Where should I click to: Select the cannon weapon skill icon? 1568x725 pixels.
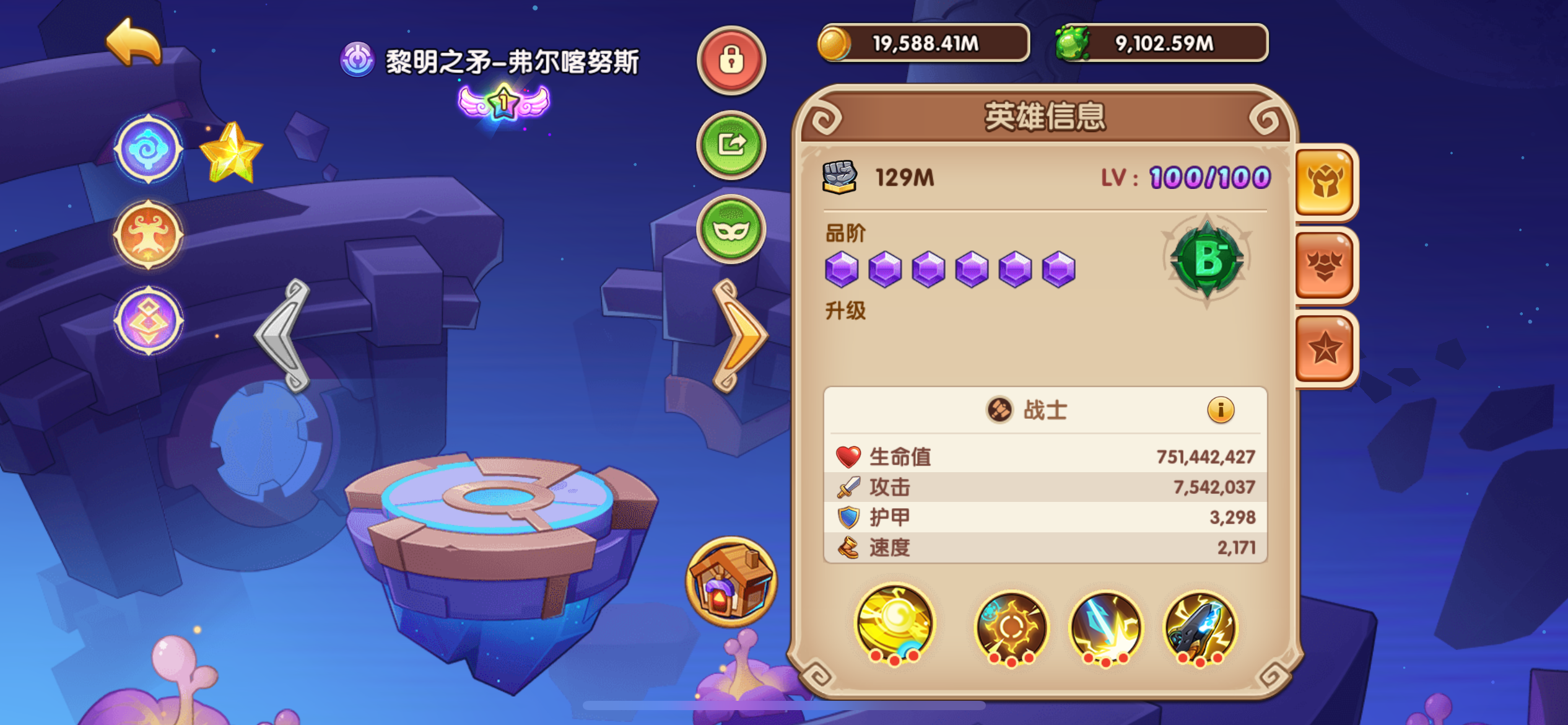(1203, 628)
